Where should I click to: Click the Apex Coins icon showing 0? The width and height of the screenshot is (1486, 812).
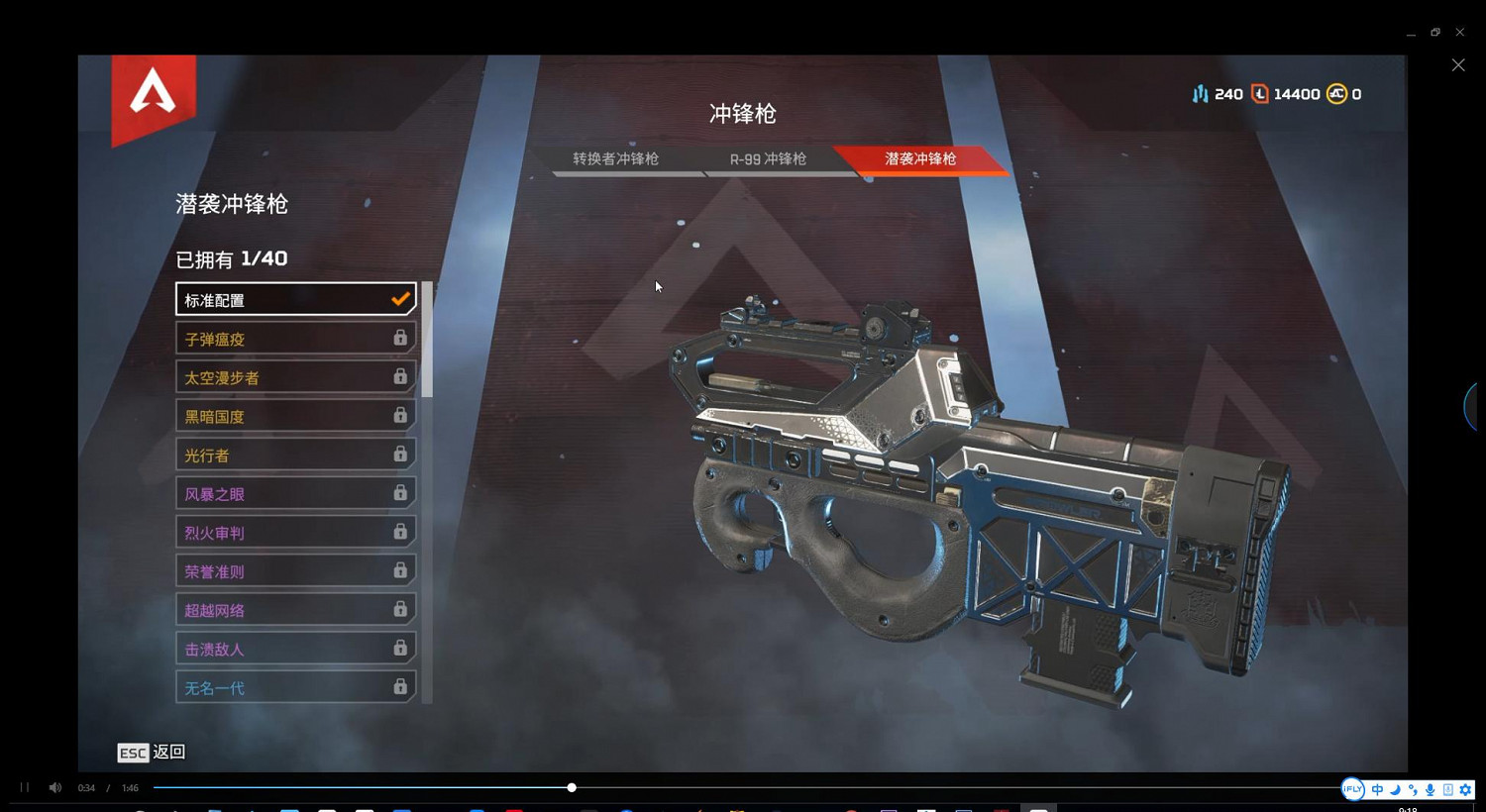[x=1337, y=93]
